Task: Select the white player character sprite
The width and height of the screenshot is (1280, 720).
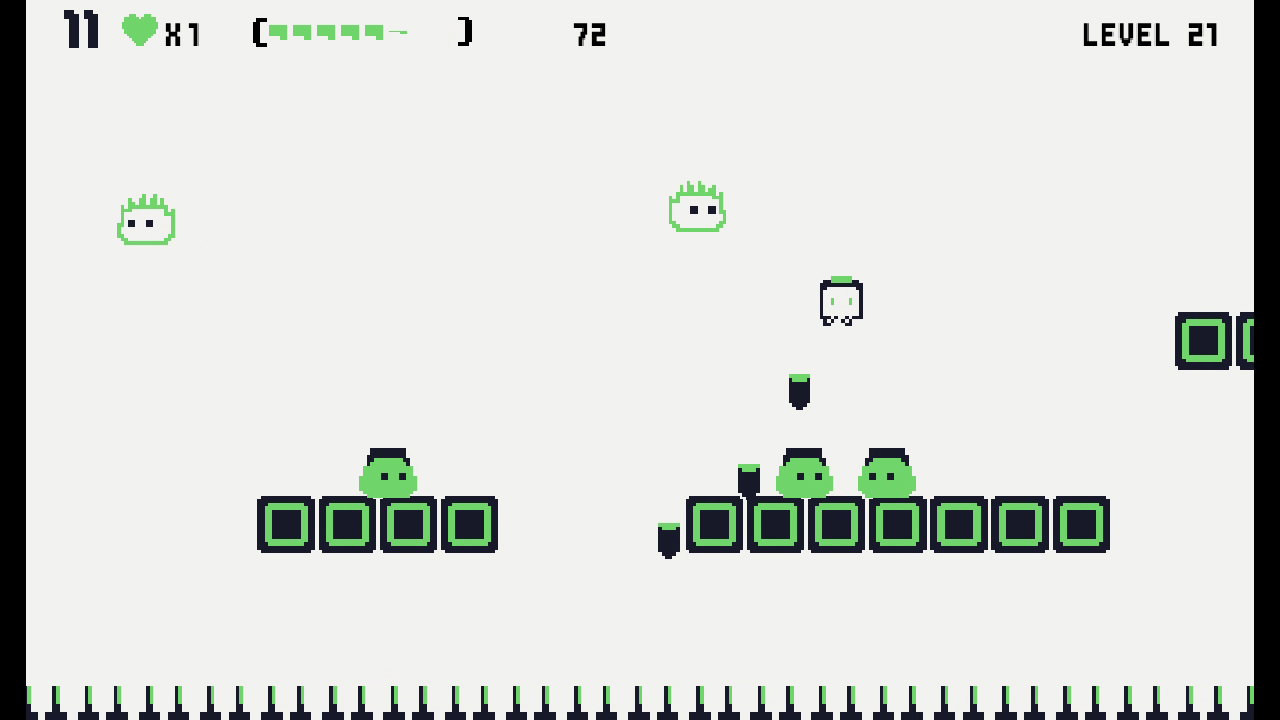Action: point(841,302)
